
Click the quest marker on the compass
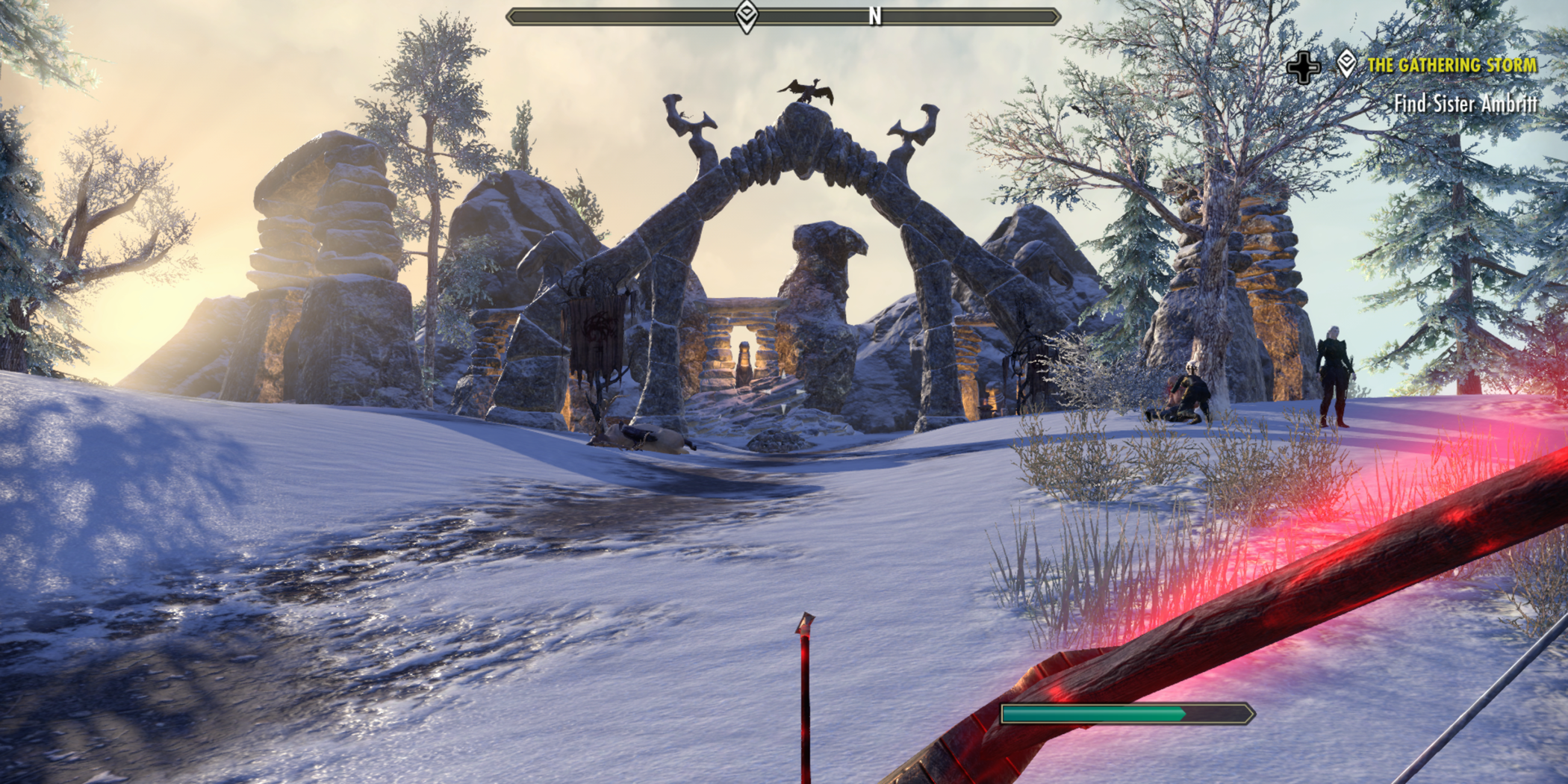[x=747, y=16]
